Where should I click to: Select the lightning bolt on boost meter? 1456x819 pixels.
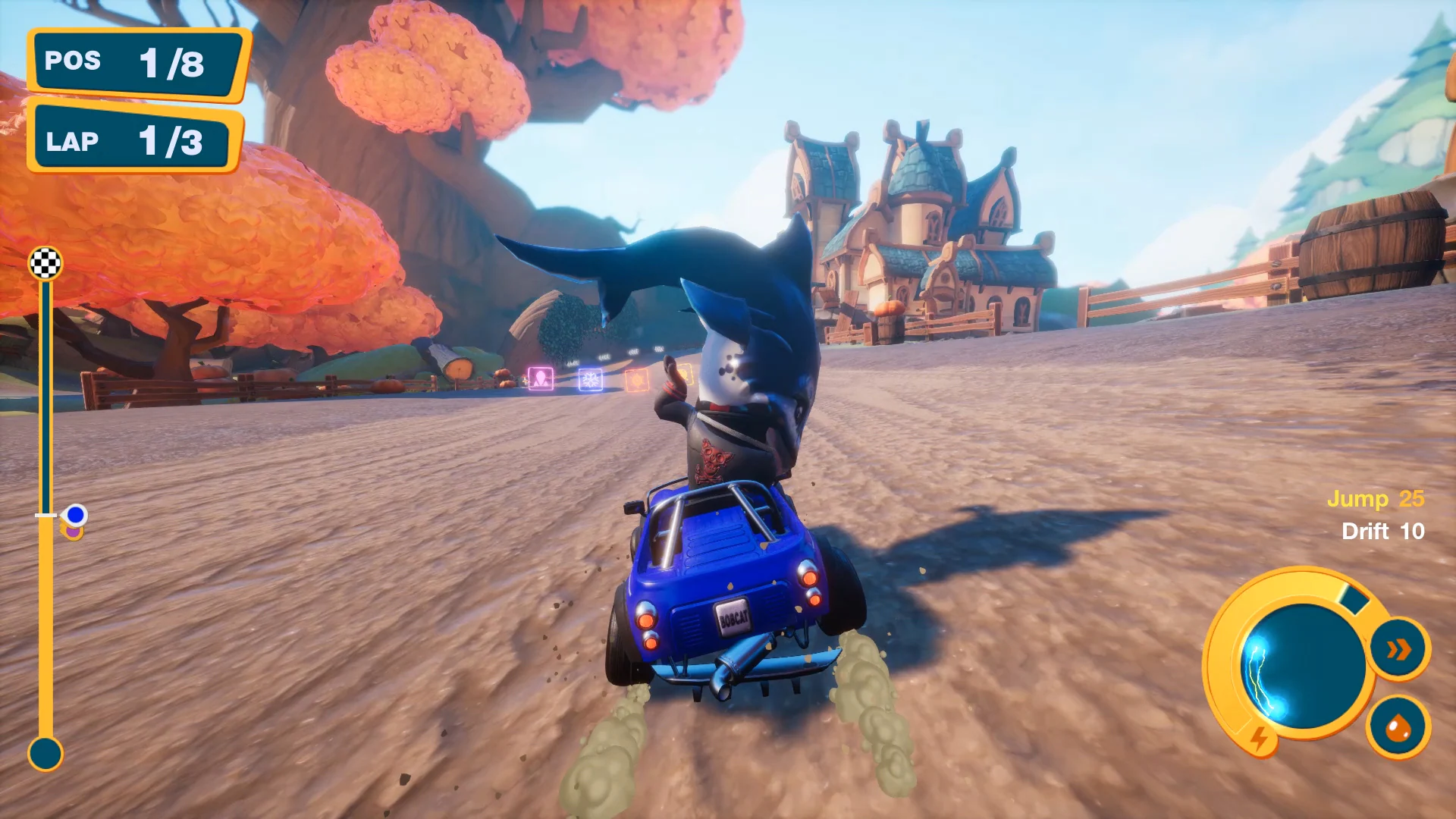click(1259, 739)
